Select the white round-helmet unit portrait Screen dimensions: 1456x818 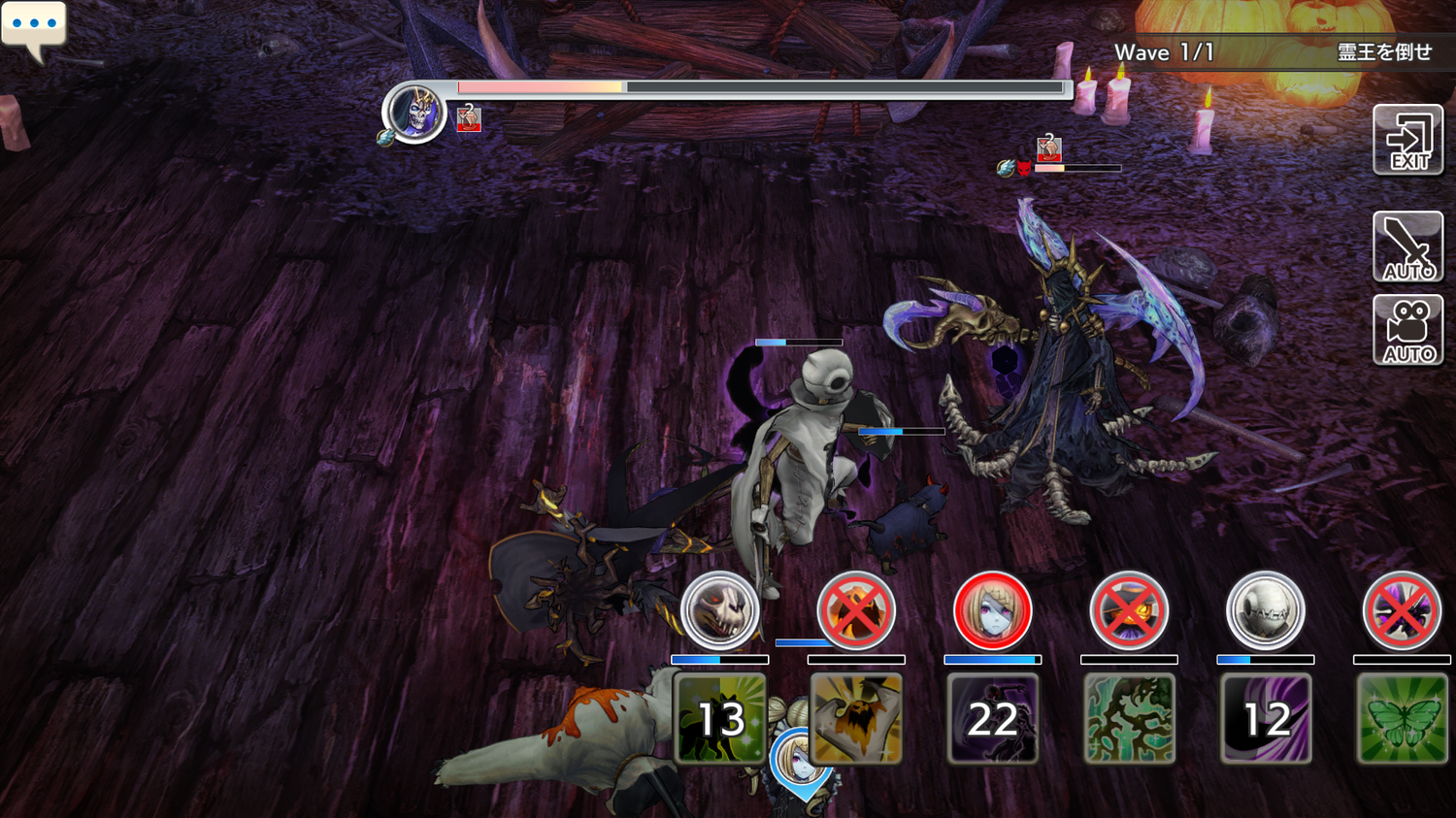point(1265,610)
